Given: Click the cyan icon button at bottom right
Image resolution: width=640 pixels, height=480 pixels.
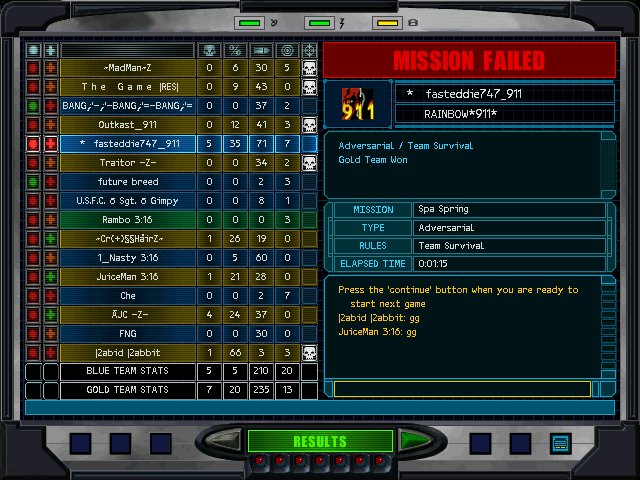Looking at the screenshot, I should coord(559,442).
